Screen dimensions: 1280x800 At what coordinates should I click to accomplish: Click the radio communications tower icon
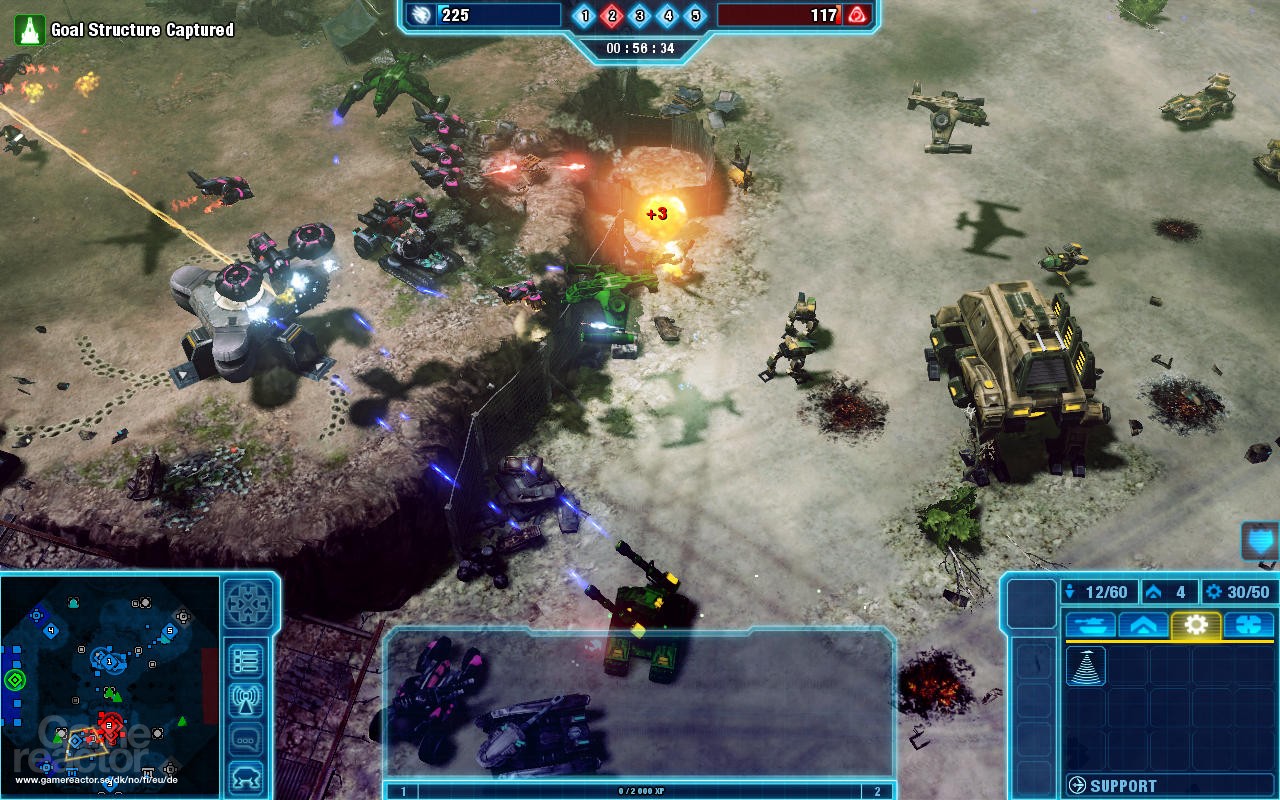coord(246,695)
